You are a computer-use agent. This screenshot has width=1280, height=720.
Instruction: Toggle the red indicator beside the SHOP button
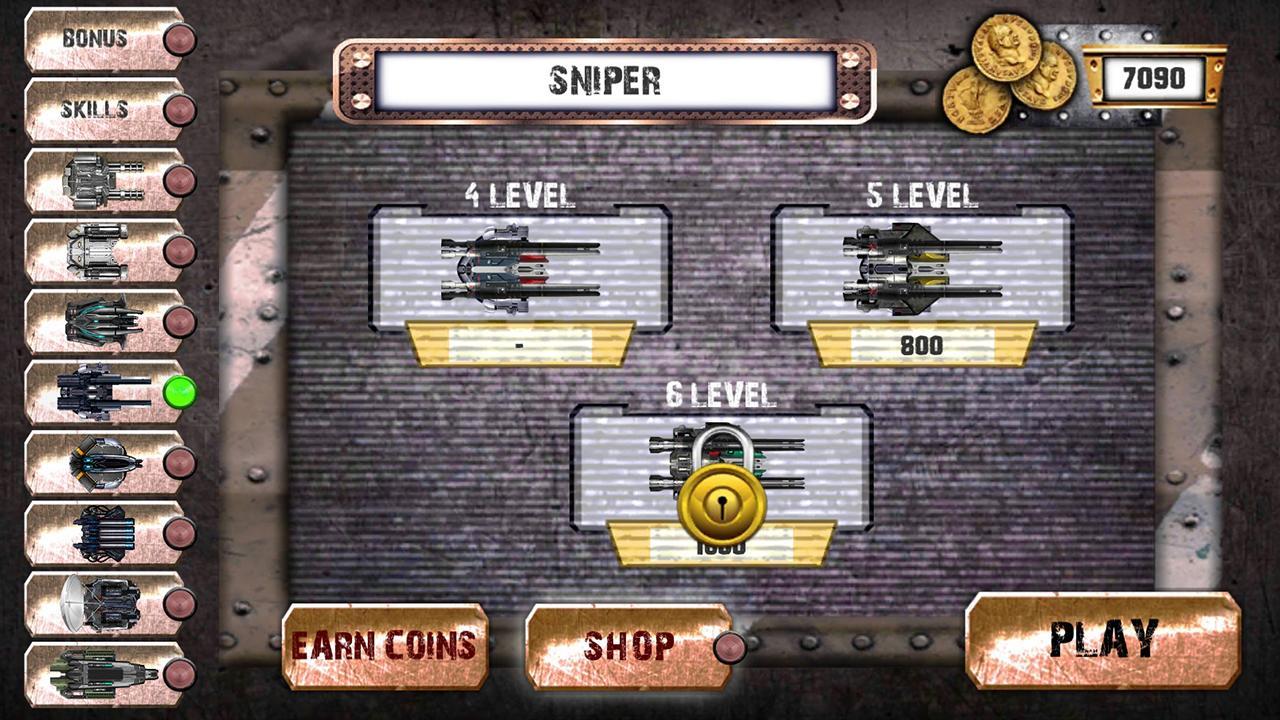[x=731, y=649]
